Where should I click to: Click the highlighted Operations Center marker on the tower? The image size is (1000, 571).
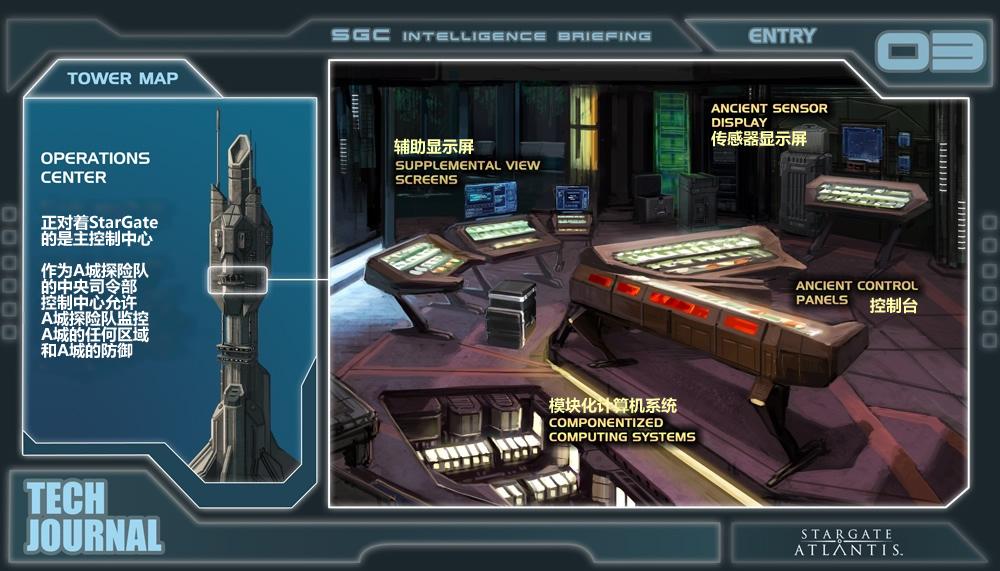[237, 280]
